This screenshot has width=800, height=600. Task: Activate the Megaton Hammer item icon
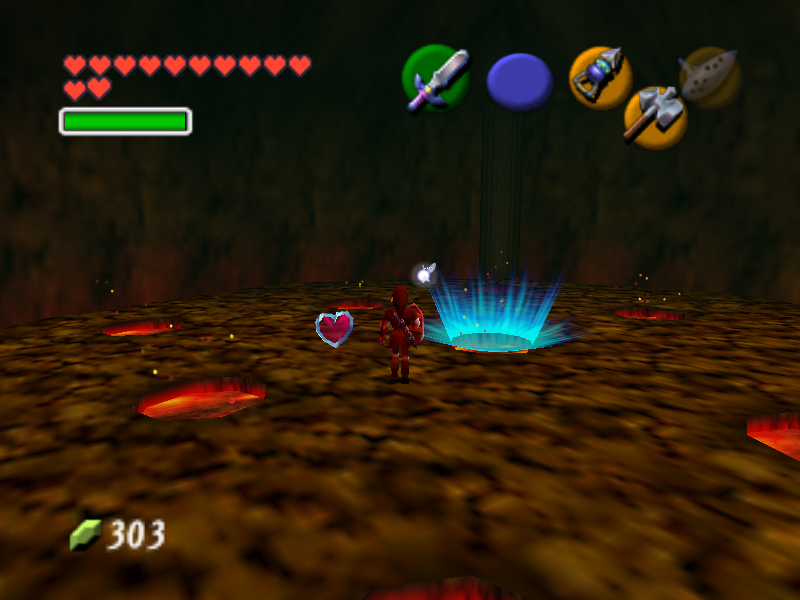(654, 116)
